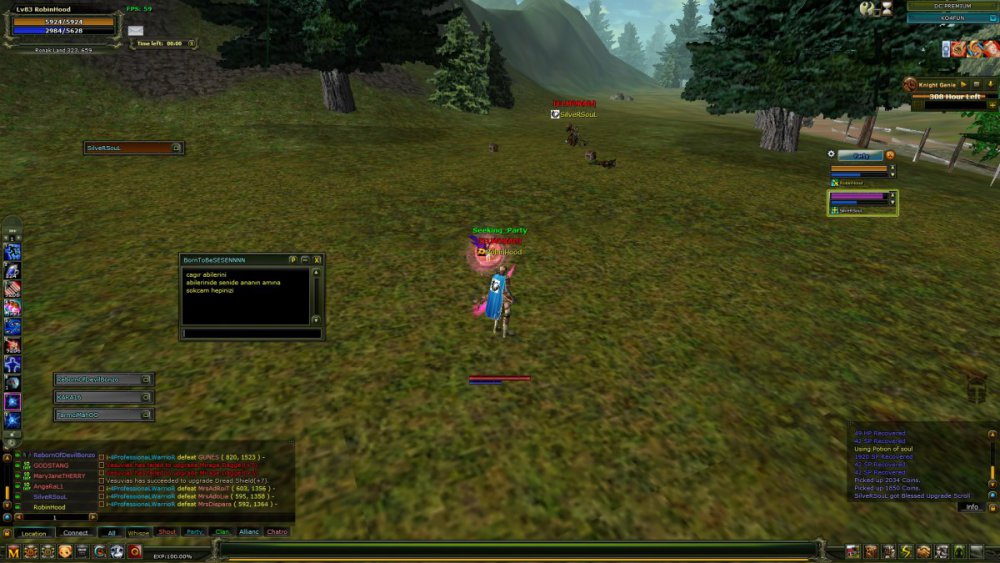1000x563 pixels.
Task: Open the yellow M menu icon
Action: (x=14, y=552)
